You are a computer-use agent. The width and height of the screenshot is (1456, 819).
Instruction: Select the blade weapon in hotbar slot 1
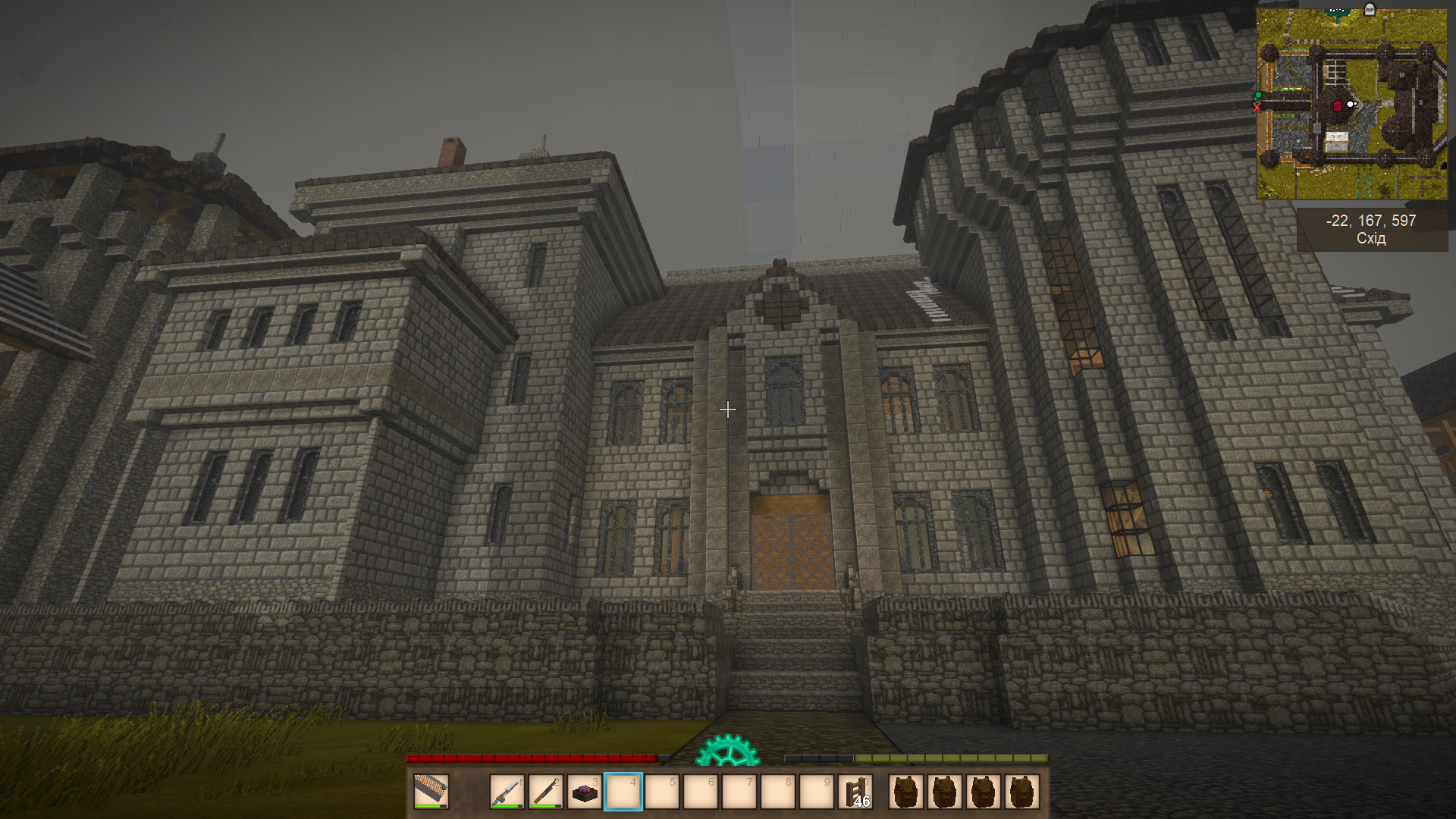tap(507, 792)
